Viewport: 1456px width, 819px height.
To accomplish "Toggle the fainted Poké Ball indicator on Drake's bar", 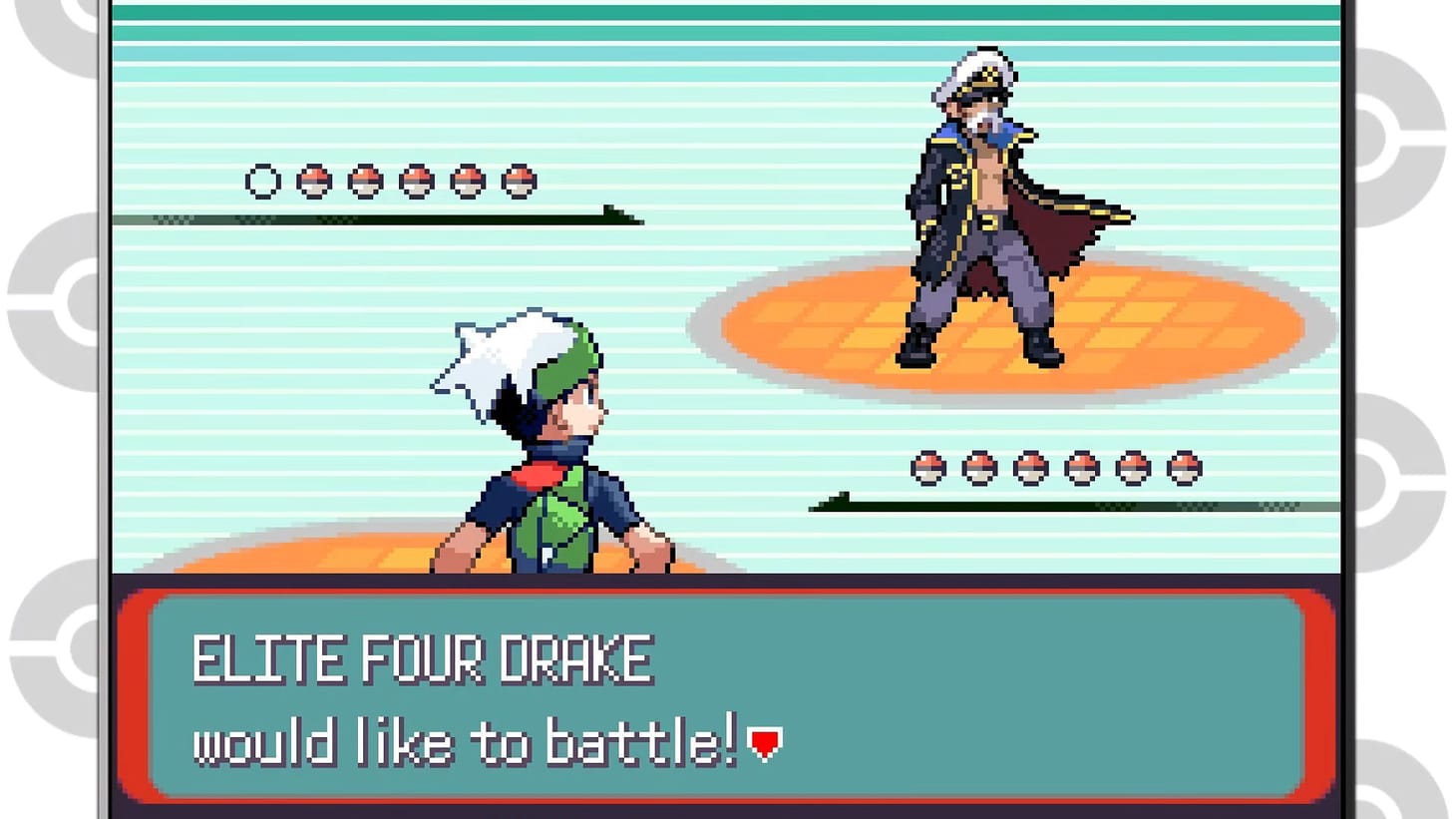I will [261, 182].
